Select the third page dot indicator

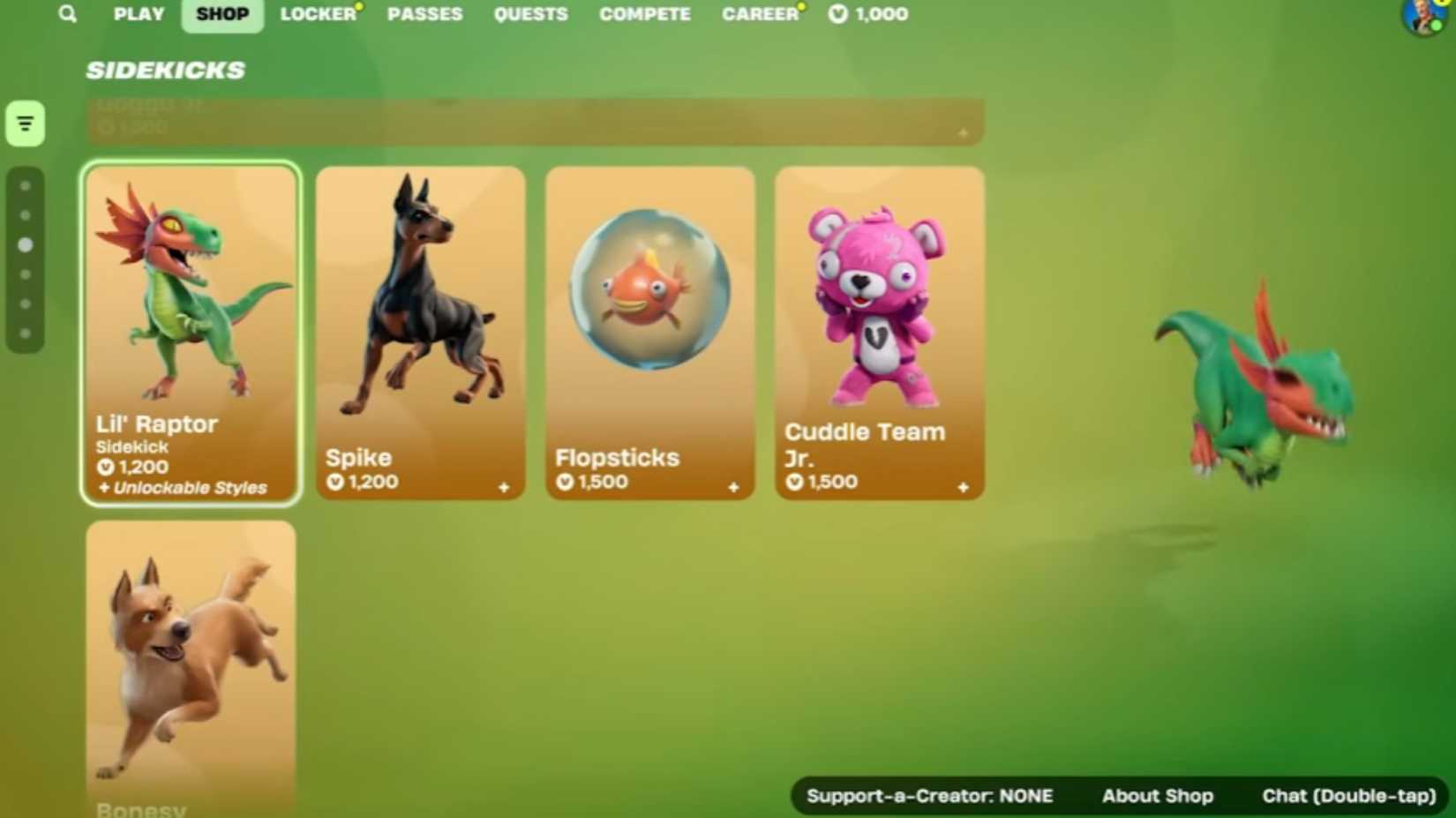[x=25, y=244]
